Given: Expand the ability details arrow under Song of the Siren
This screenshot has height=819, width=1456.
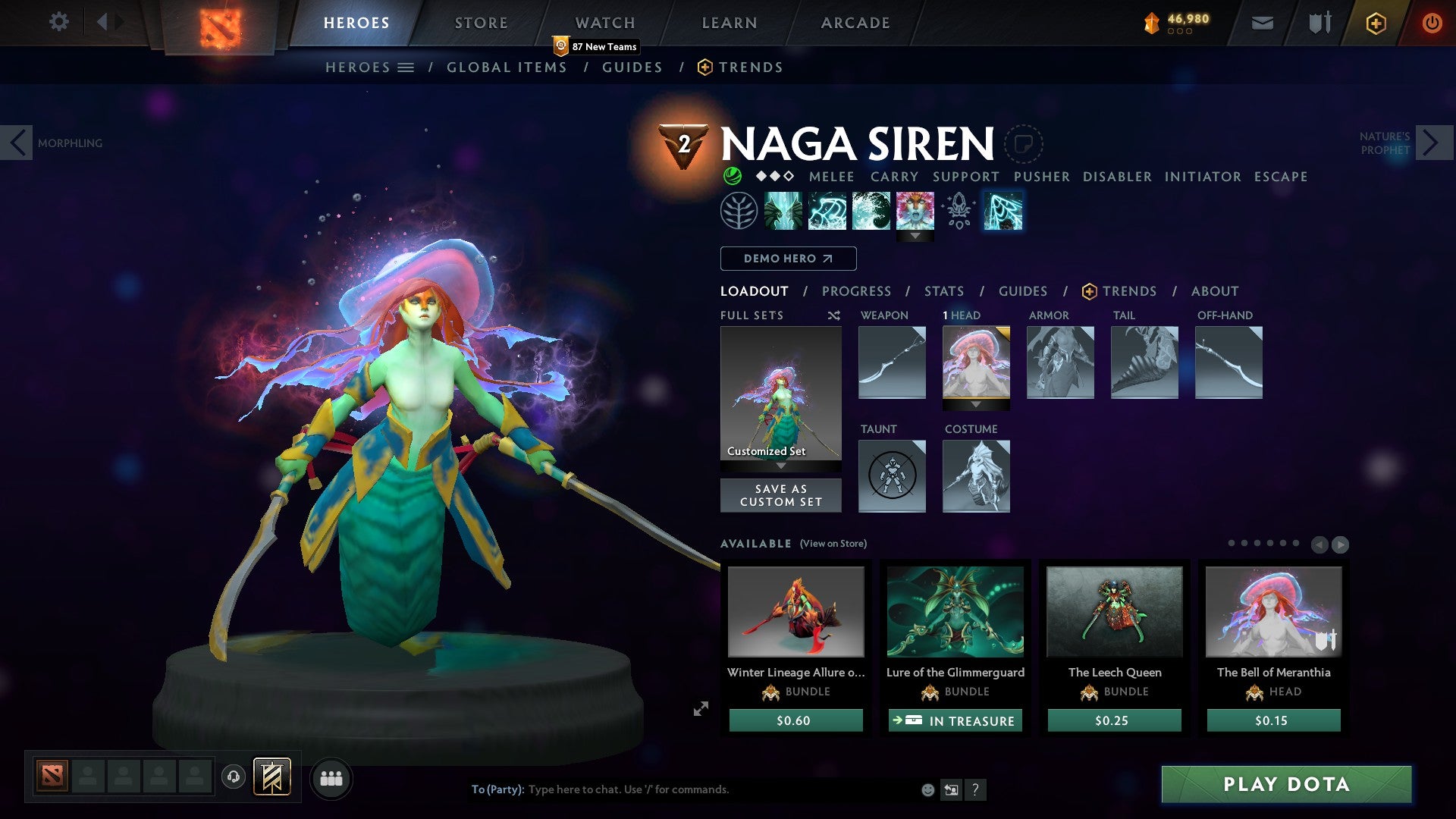Looking at the screenshot, I should [x=917, y=235].
